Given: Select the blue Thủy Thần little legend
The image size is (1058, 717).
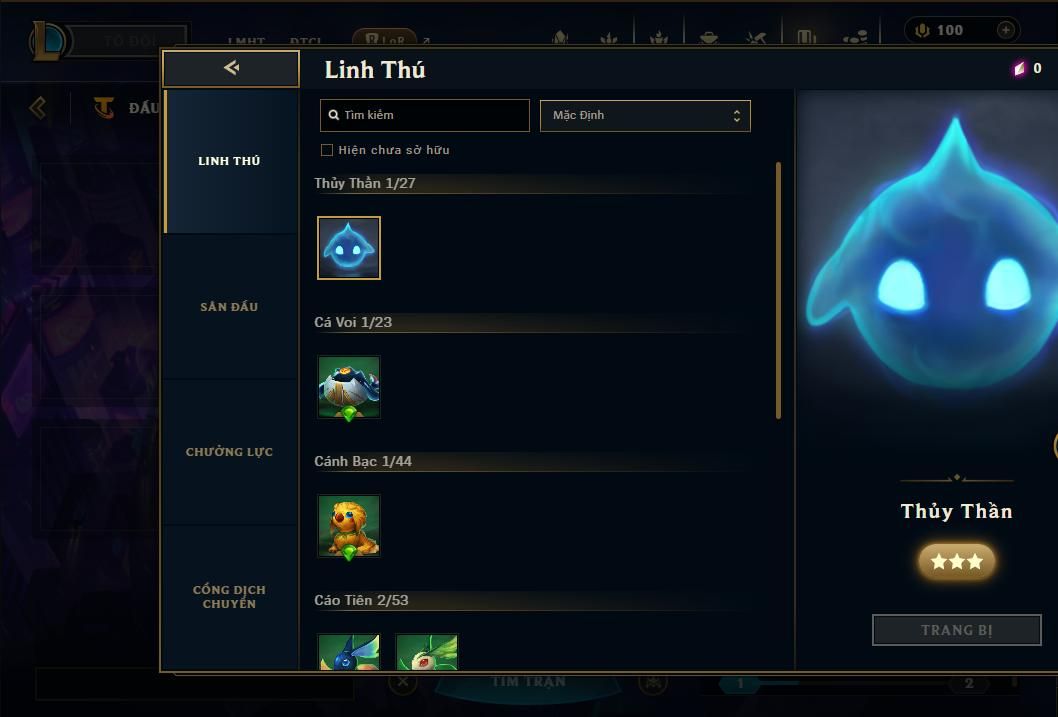Looking at the screenshot, I should 349,248.
